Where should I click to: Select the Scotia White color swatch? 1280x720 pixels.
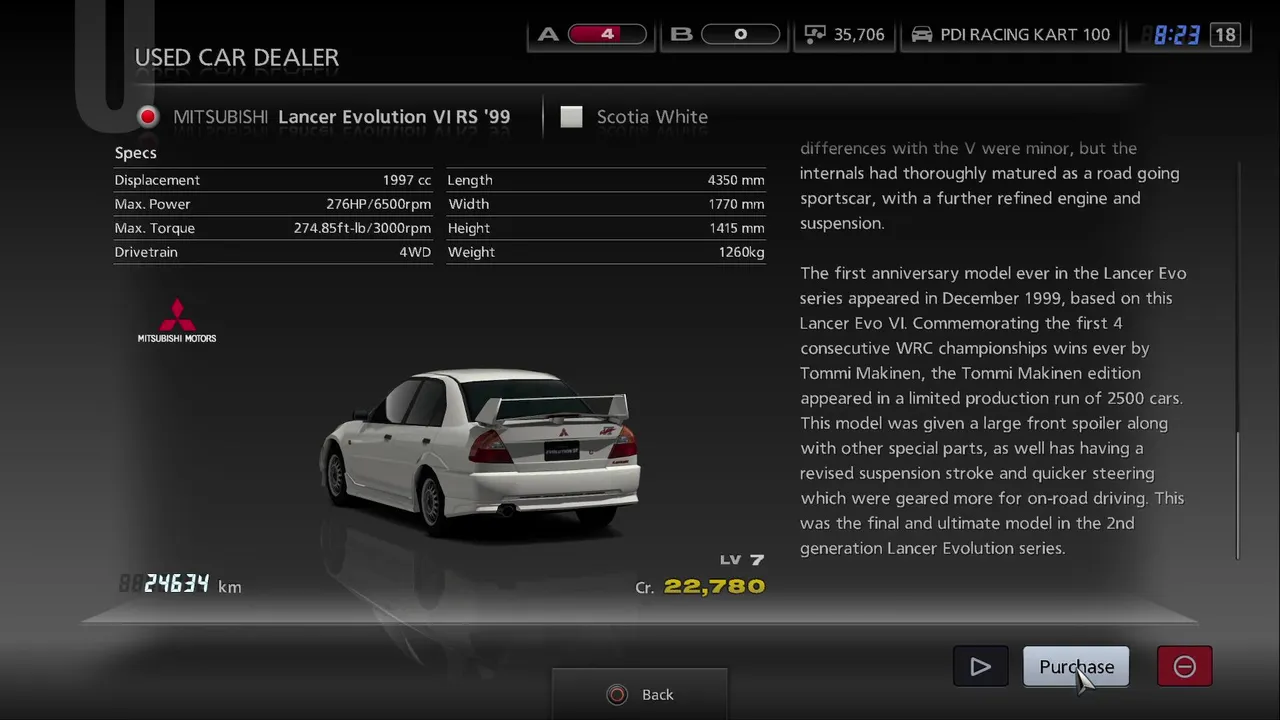[x=571, y=117]
